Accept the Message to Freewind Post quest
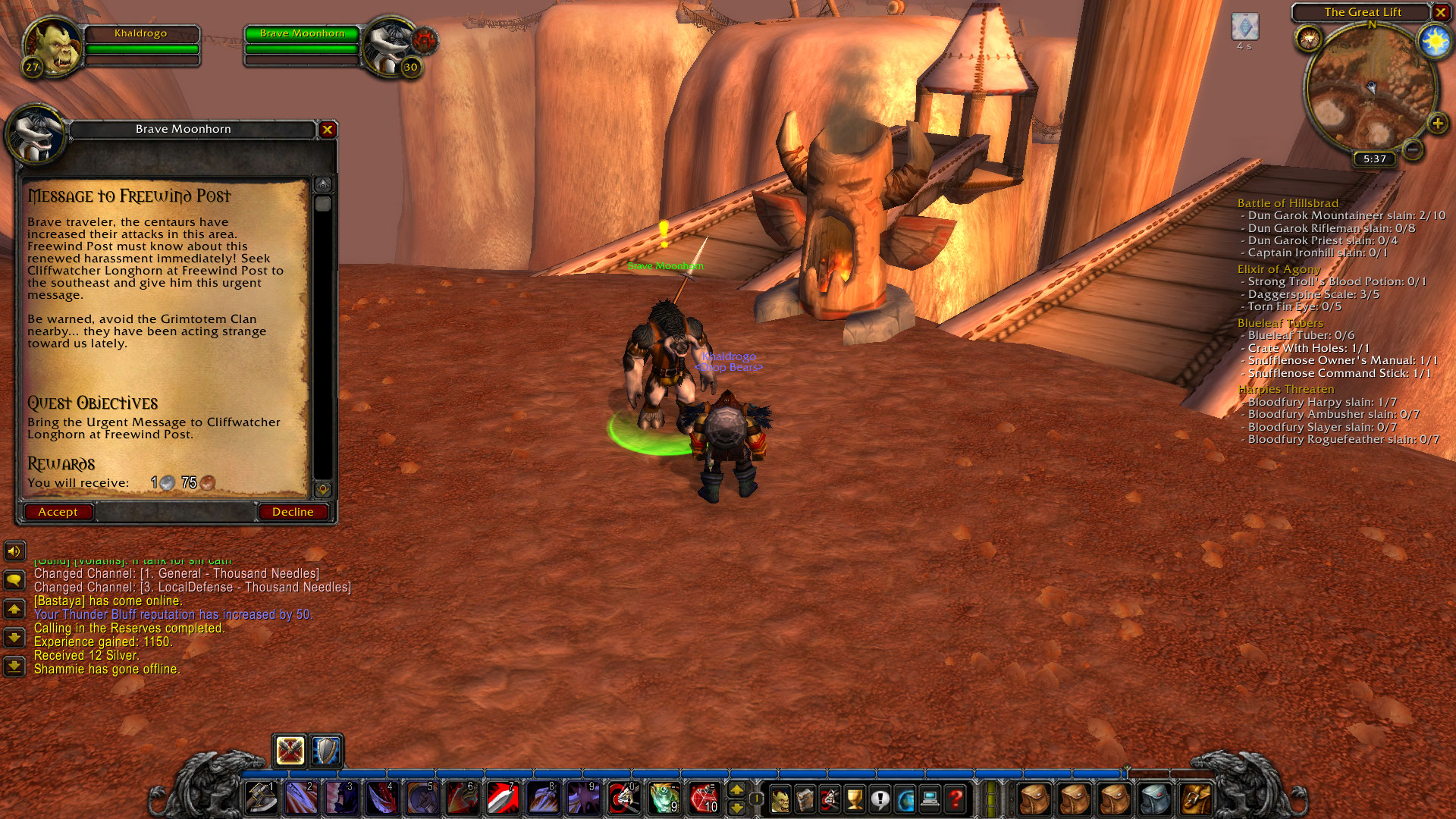The image size is (1456, 819). click(x=58, y=512)
